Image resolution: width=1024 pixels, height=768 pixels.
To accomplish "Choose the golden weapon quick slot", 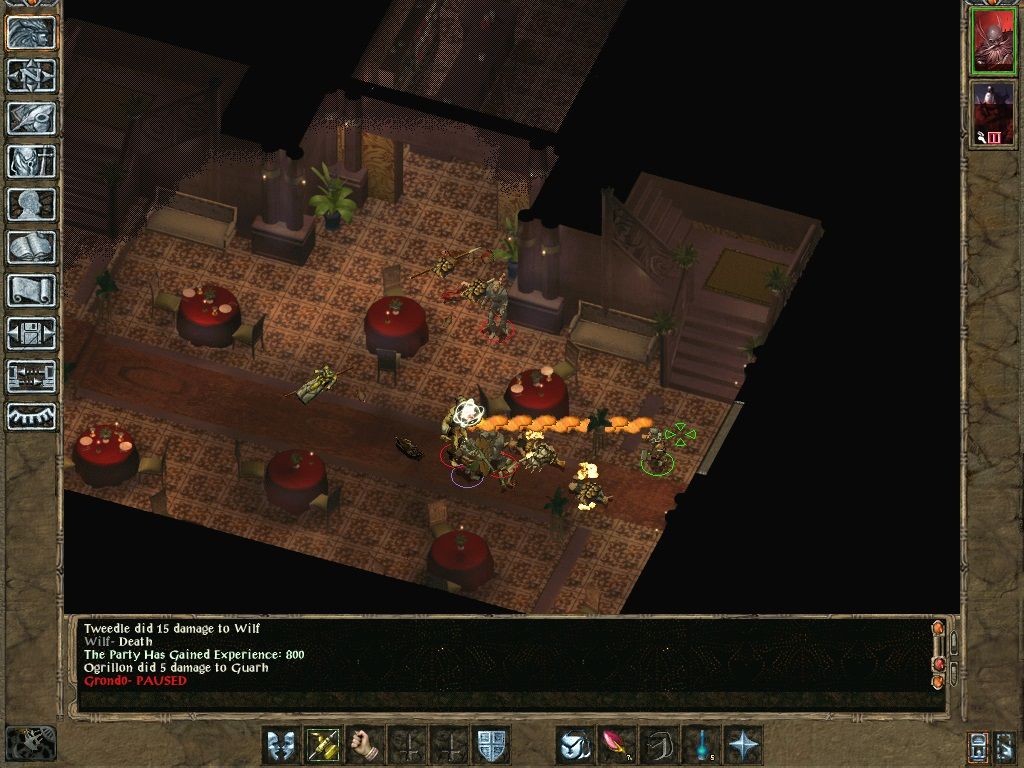I will click(x=324, y=745).
